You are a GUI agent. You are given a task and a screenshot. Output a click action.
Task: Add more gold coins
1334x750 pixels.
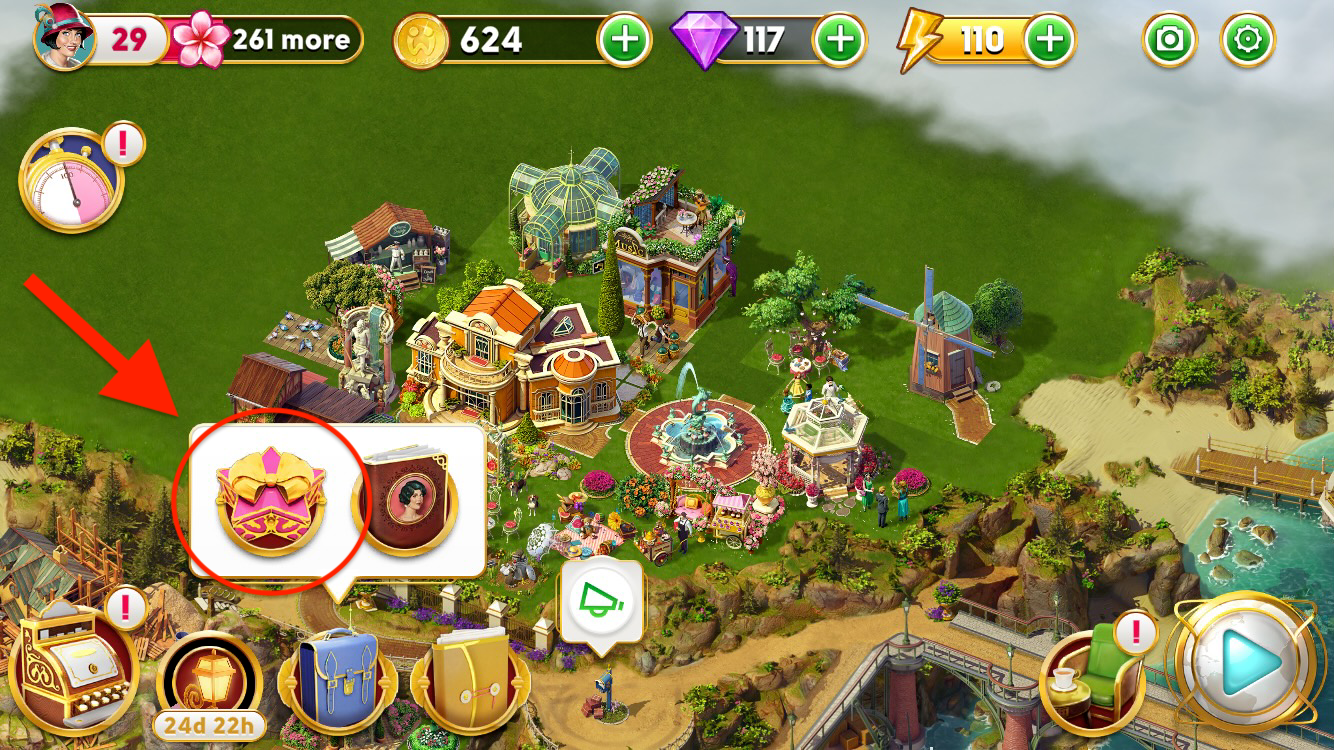pos(623,40)
